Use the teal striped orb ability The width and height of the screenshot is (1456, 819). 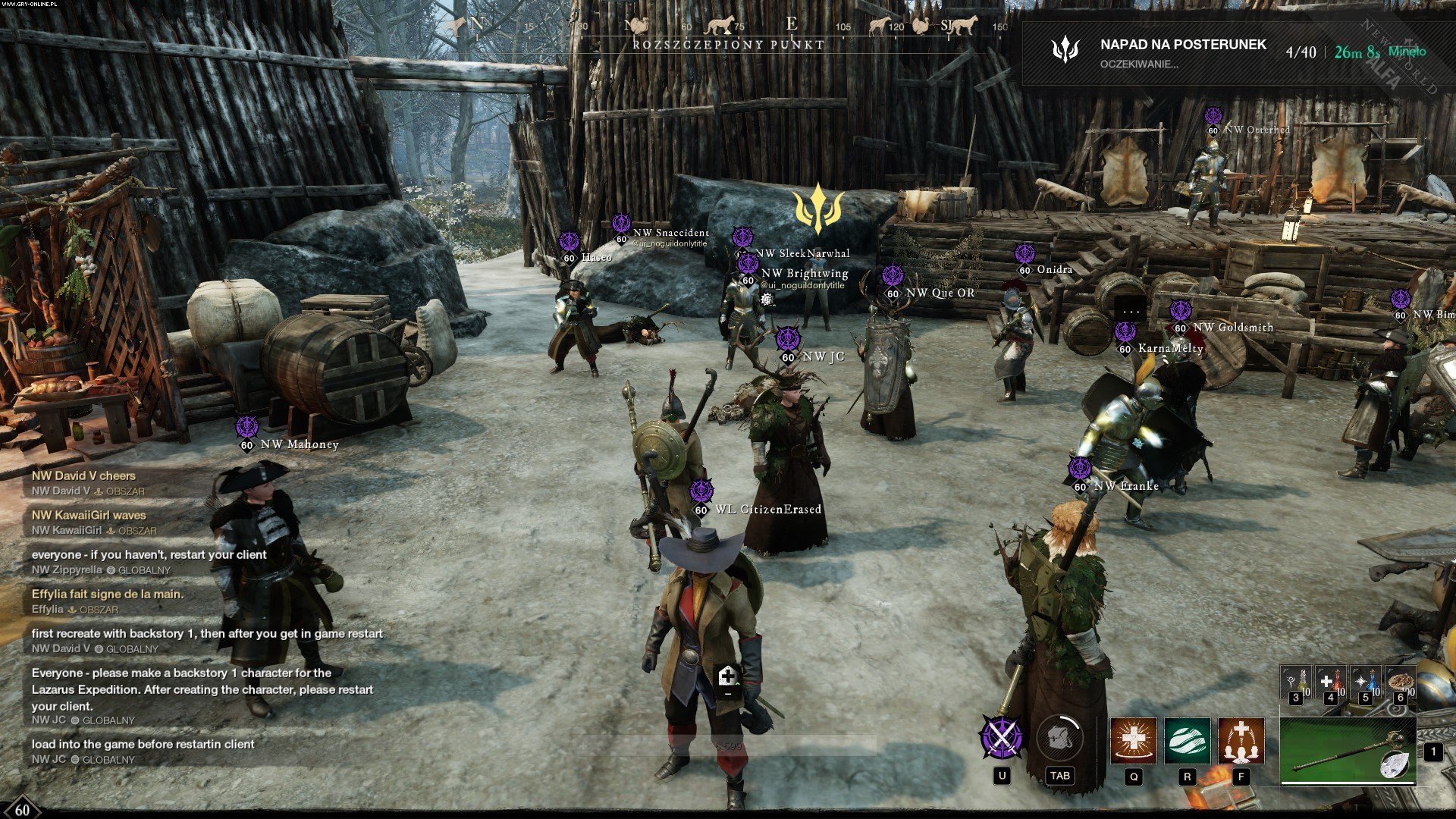tap(1187, 740)
